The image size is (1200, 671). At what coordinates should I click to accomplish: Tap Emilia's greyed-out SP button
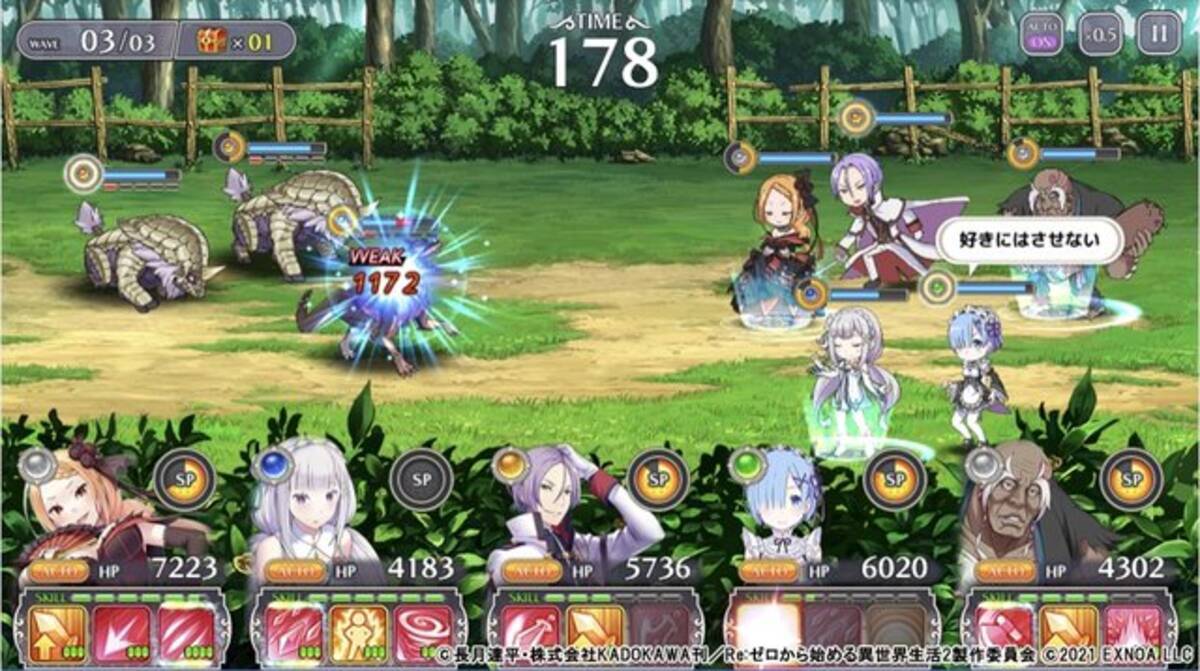[421, 480]
